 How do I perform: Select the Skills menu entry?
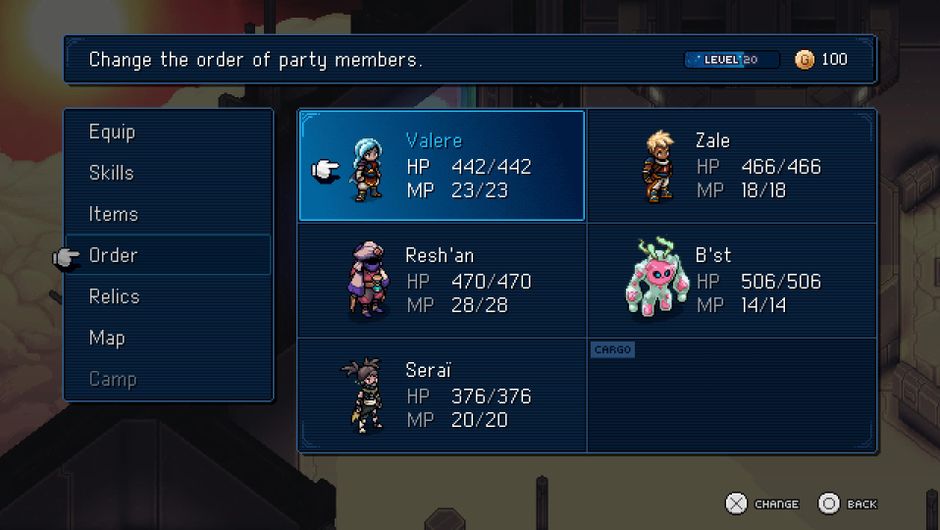[111, 173]
